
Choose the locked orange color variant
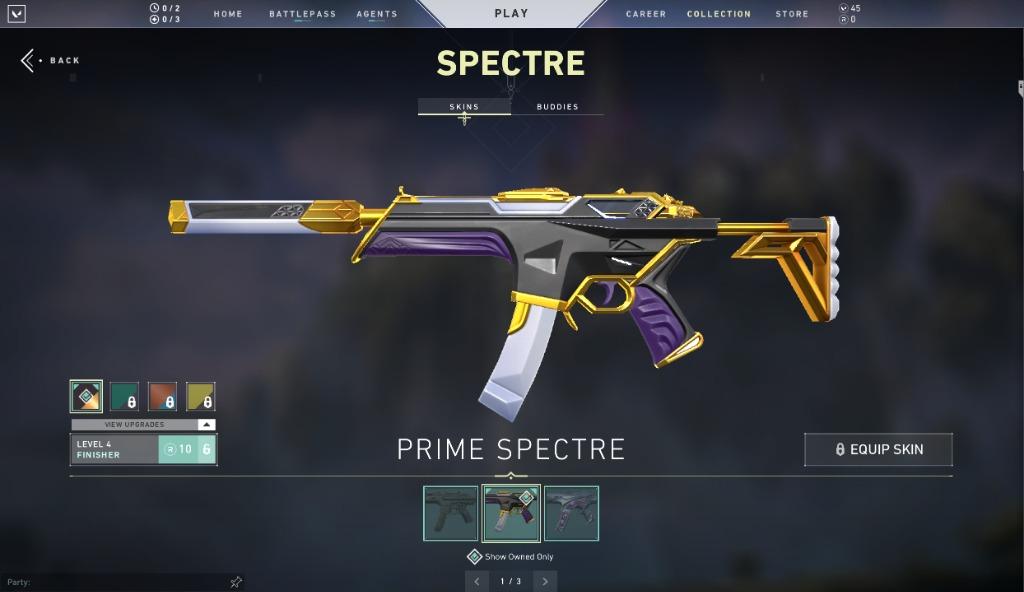point(162,397)
